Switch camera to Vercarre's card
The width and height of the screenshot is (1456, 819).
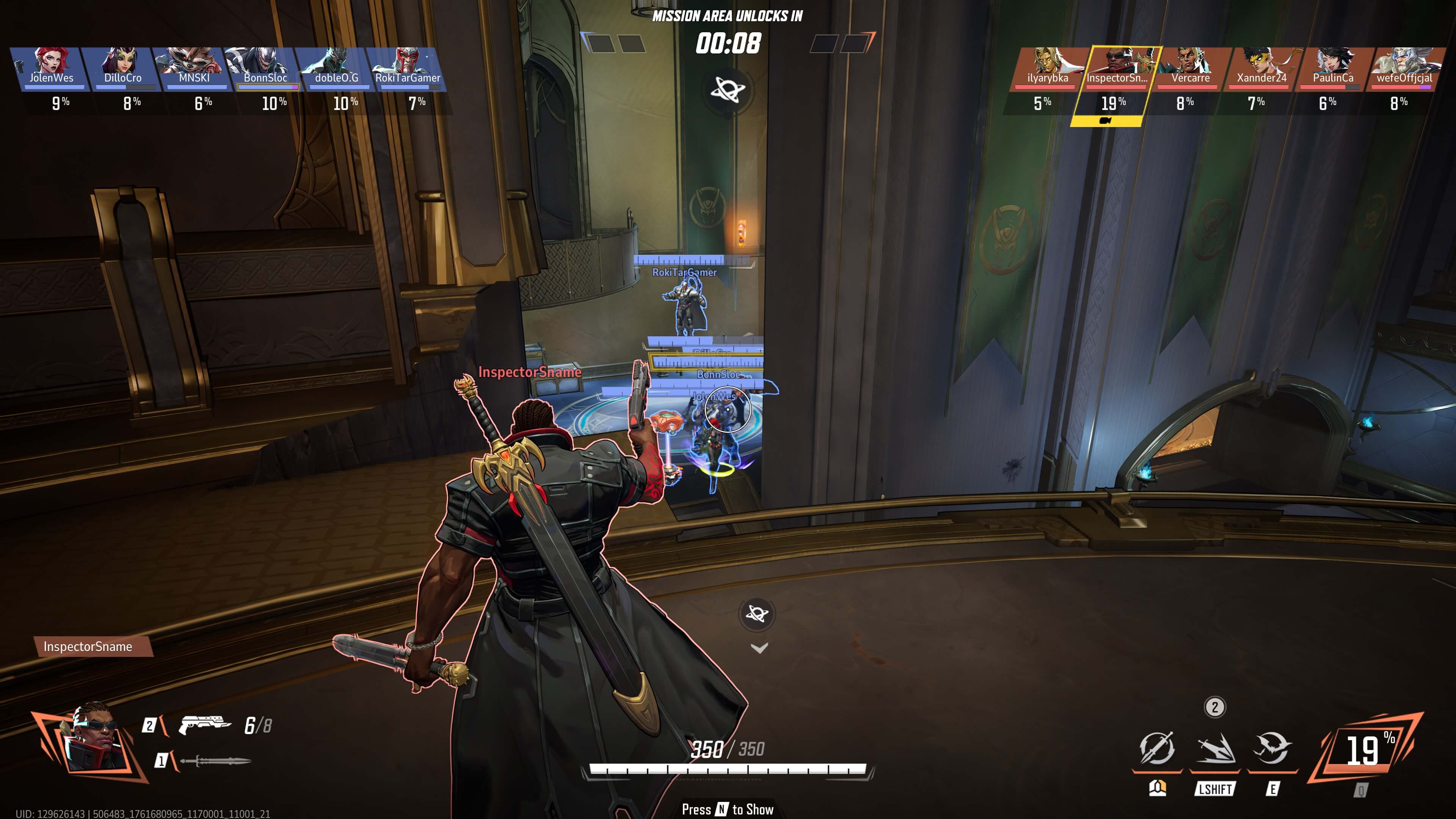coord(1190,68)
